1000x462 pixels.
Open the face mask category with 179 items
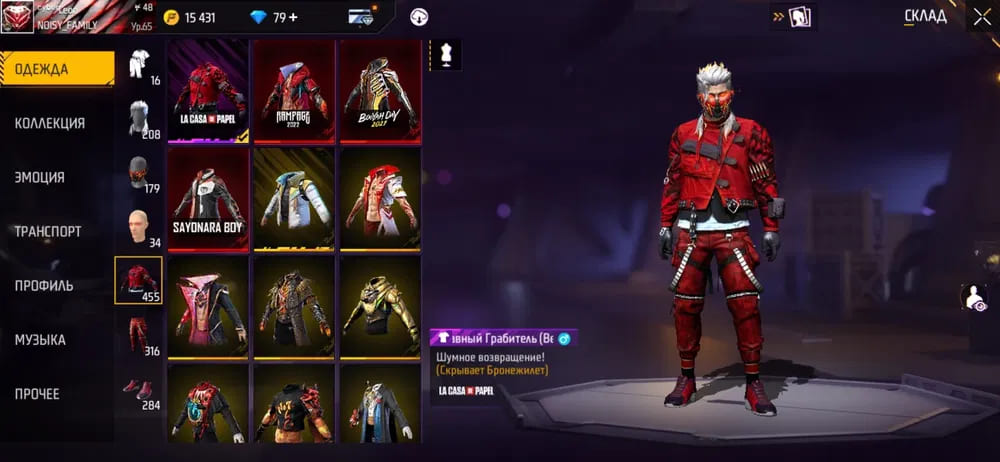point(139,172)
